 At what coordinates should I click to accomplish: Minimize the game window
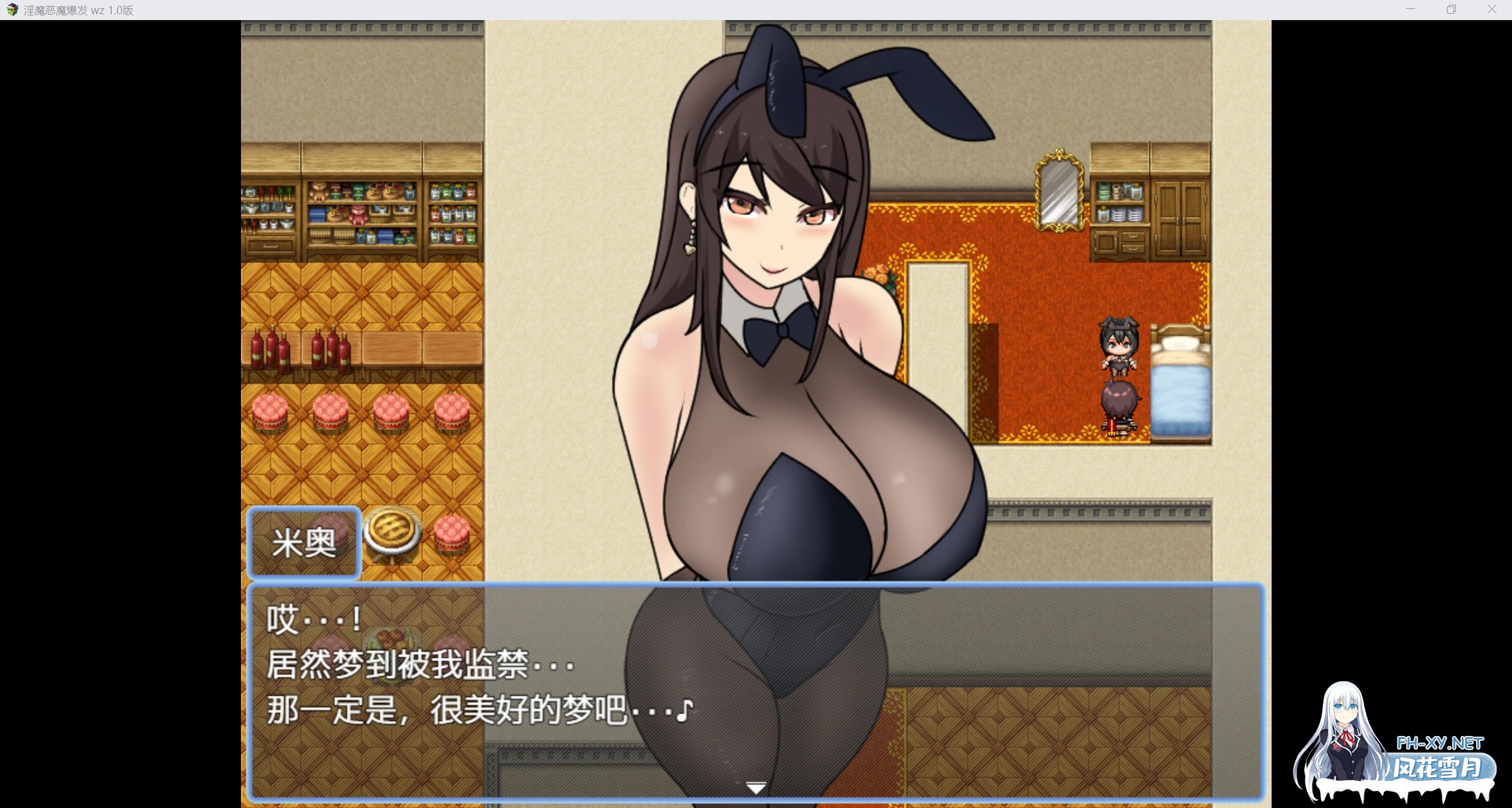click(x=1410, y=9)
